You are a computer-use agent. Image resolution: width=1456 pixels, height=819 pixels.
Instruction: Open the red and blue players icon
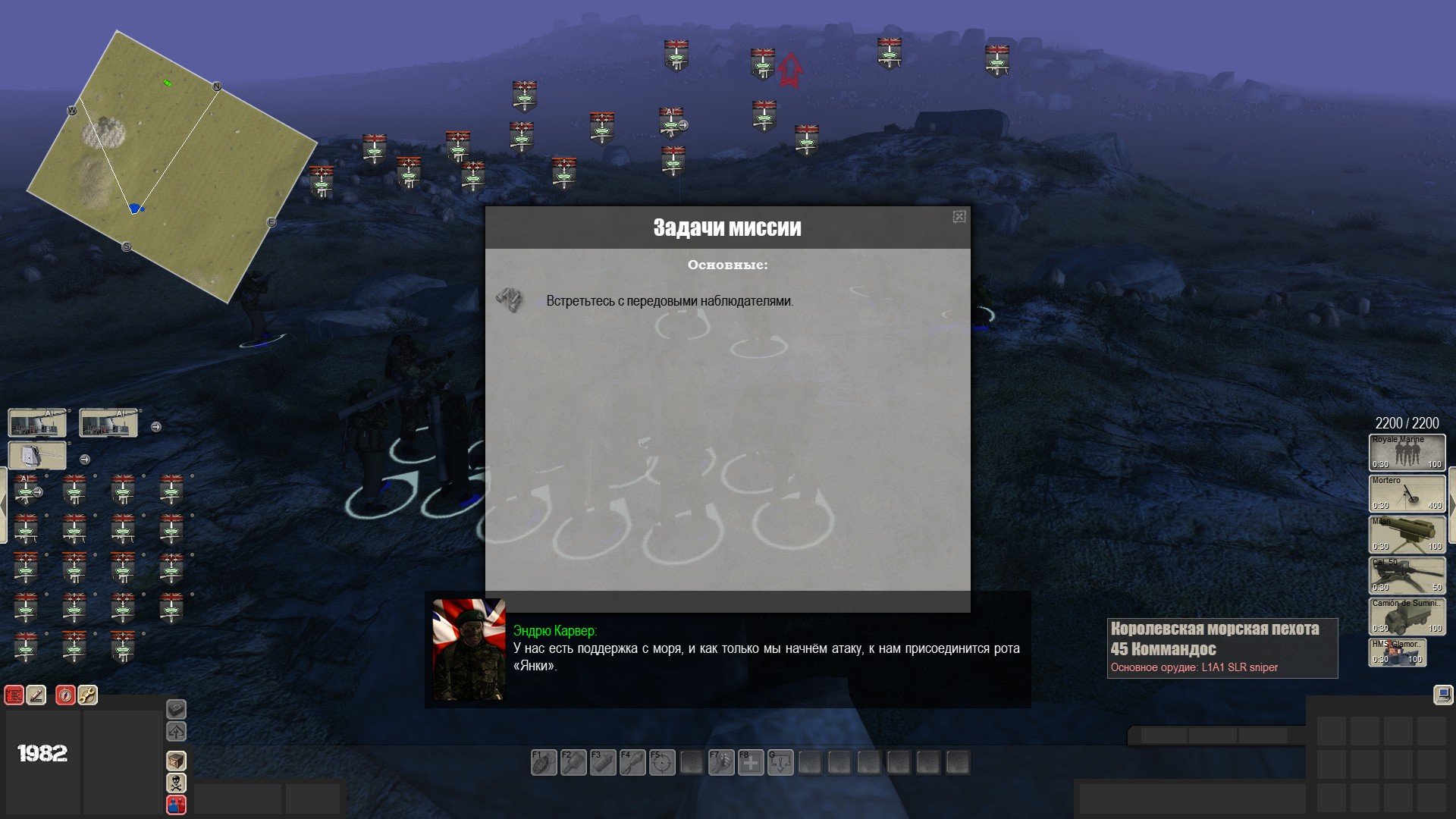tap(176, 804)
